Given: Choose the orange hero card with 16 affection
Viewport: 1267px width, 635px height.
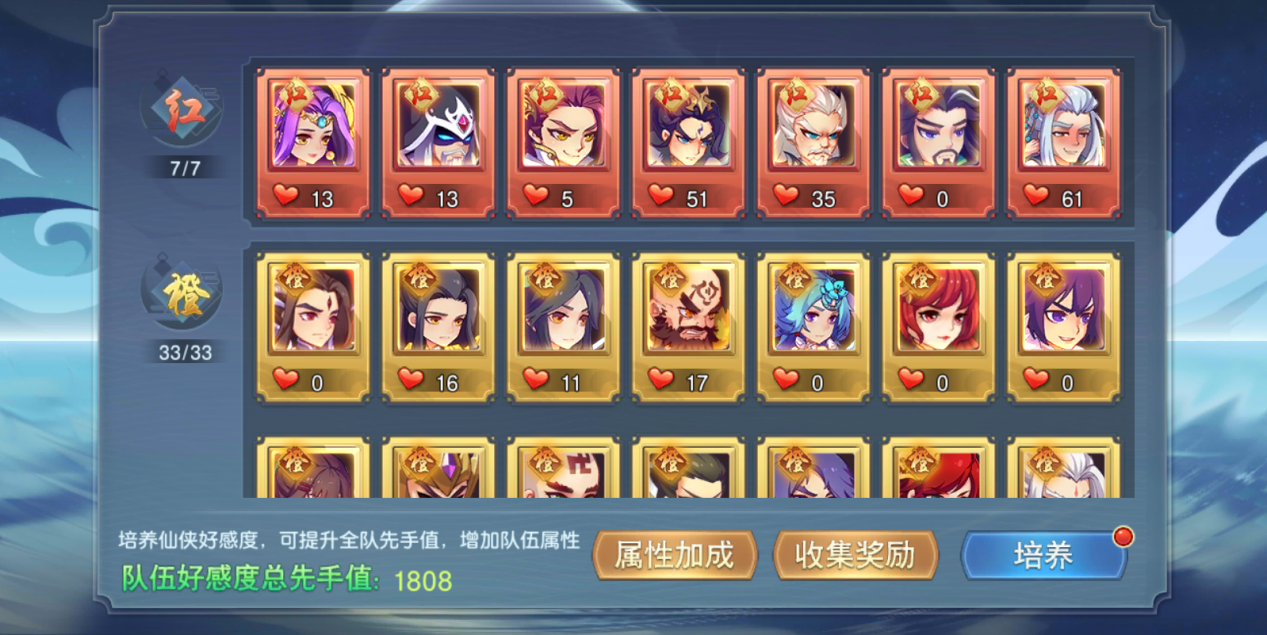Looking at the screenshot, I should click(x=438, y=326).
